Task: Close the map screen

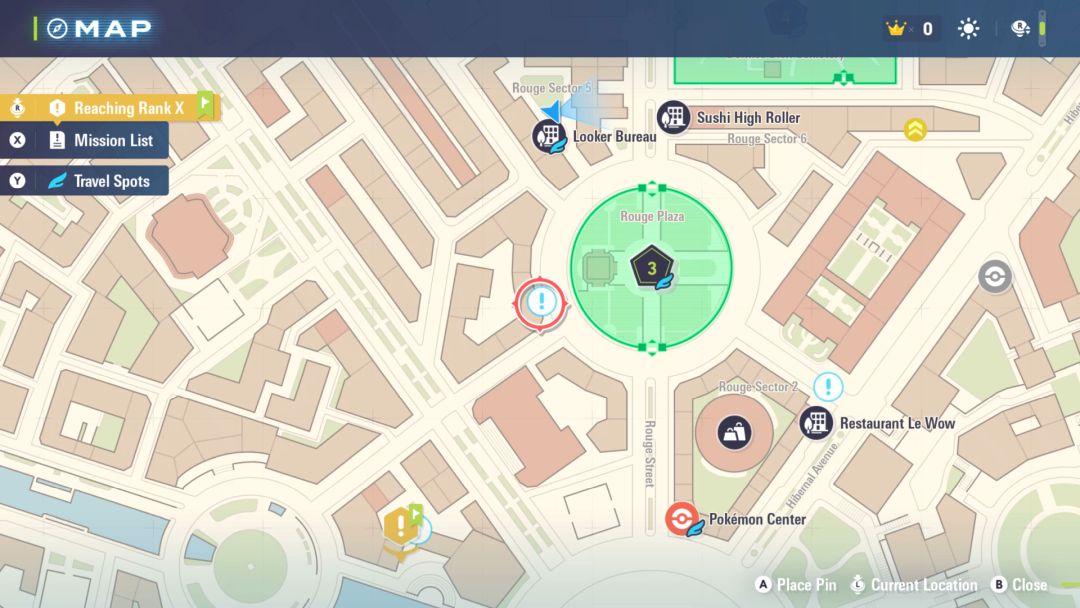Action: [x=1019, y=585]
